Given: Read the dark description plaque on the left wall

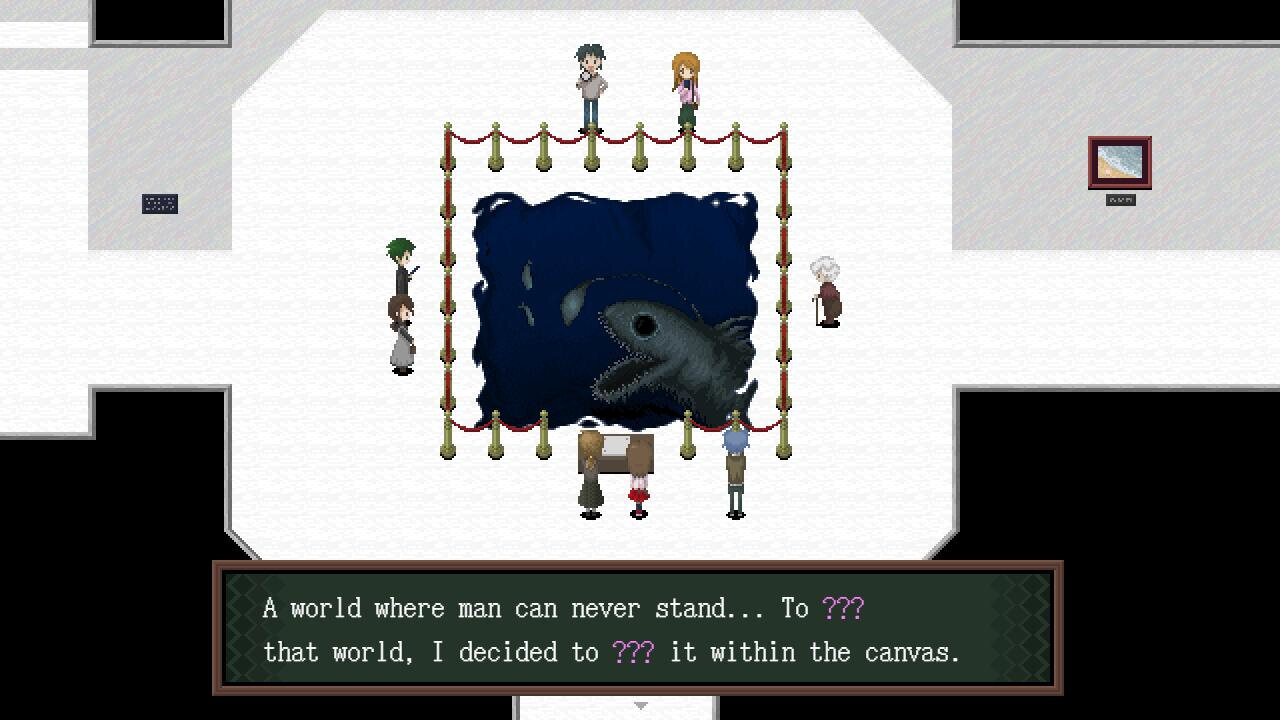Looking at the screenshot, I should click(x=160, y=202).
